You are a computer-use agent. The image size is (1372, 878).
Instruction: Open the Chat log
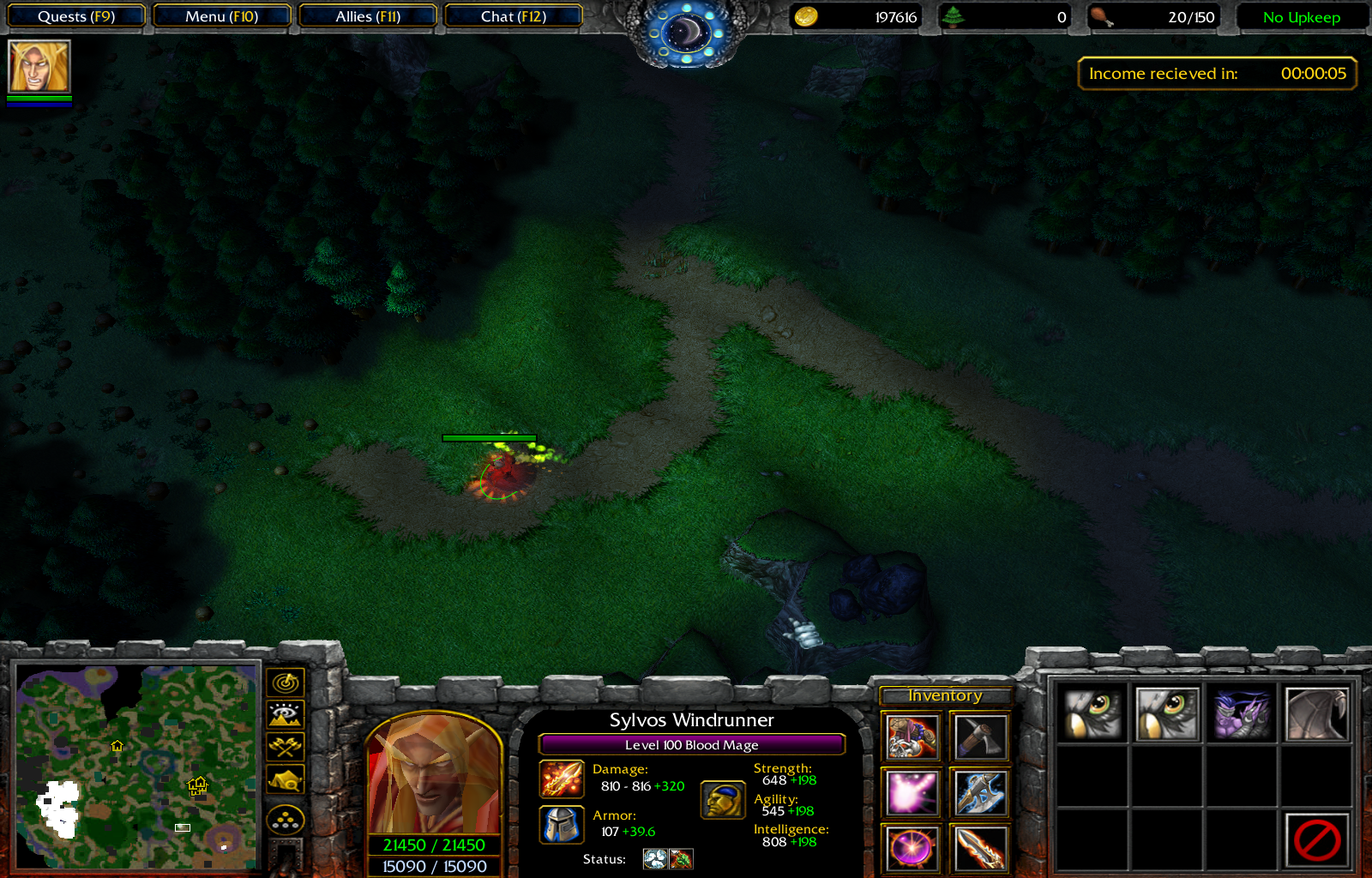point(513,16)
